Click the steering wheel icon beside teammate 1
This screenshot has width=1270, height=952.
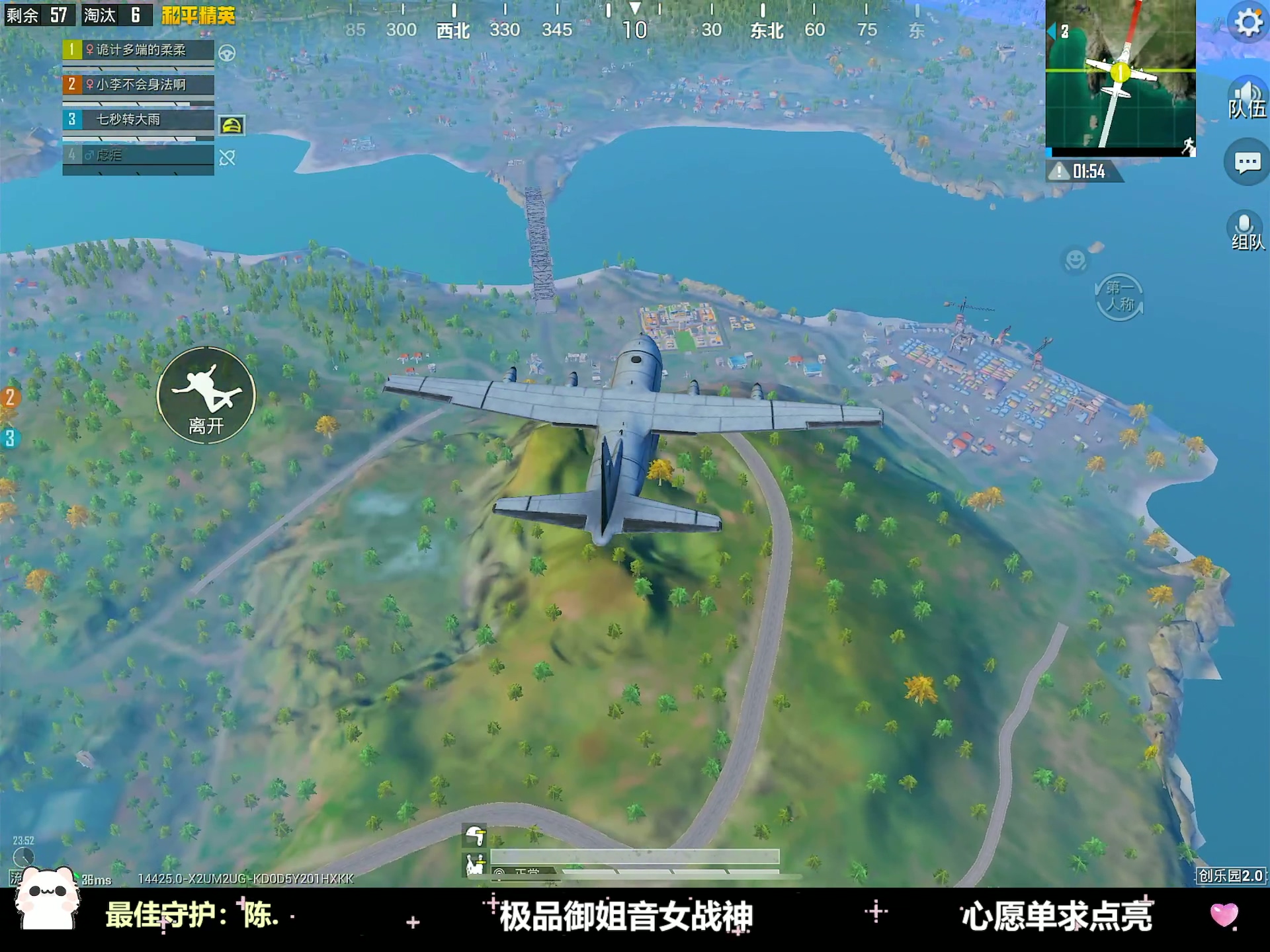(x=227, y=53)
